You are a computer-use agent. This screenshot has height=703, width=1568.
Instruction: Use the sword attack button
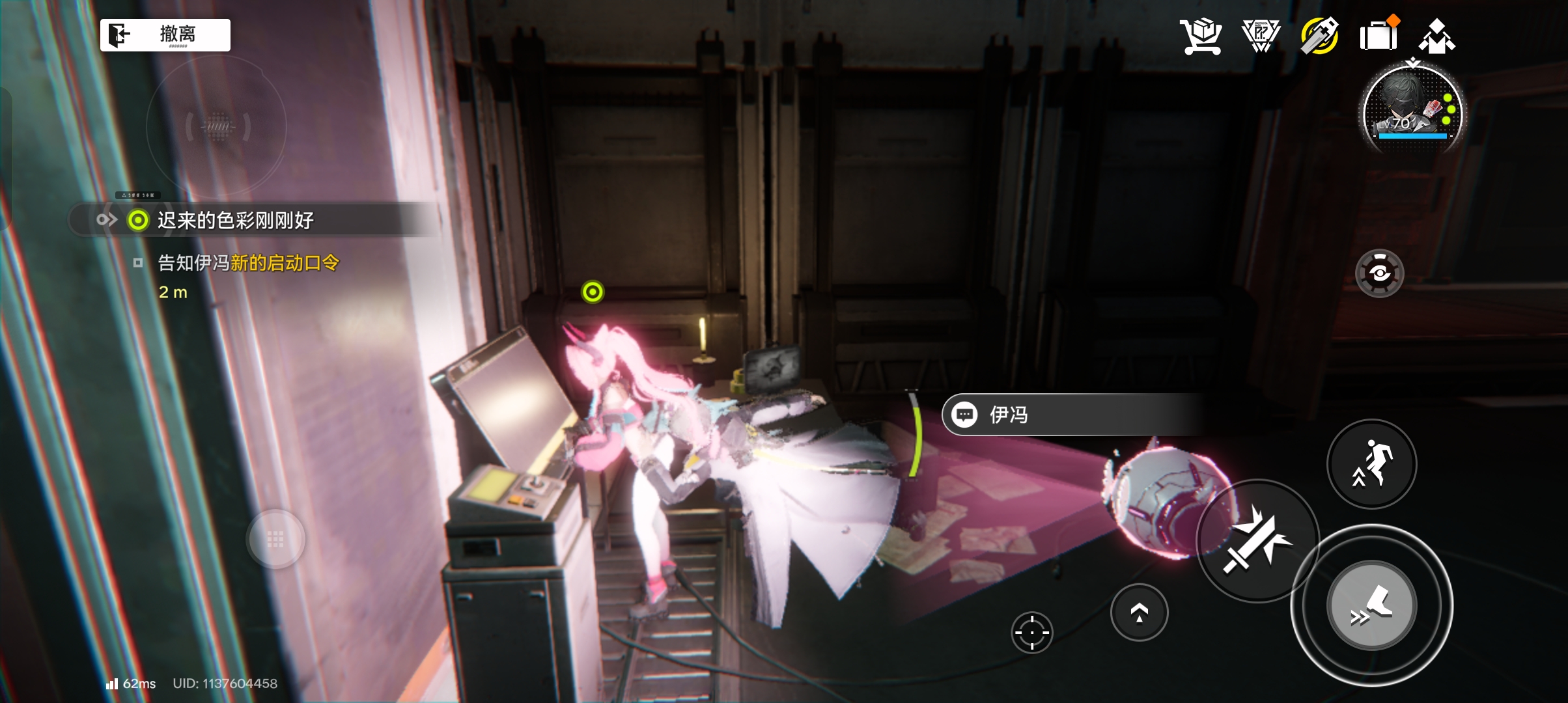tap(1257, 540)
